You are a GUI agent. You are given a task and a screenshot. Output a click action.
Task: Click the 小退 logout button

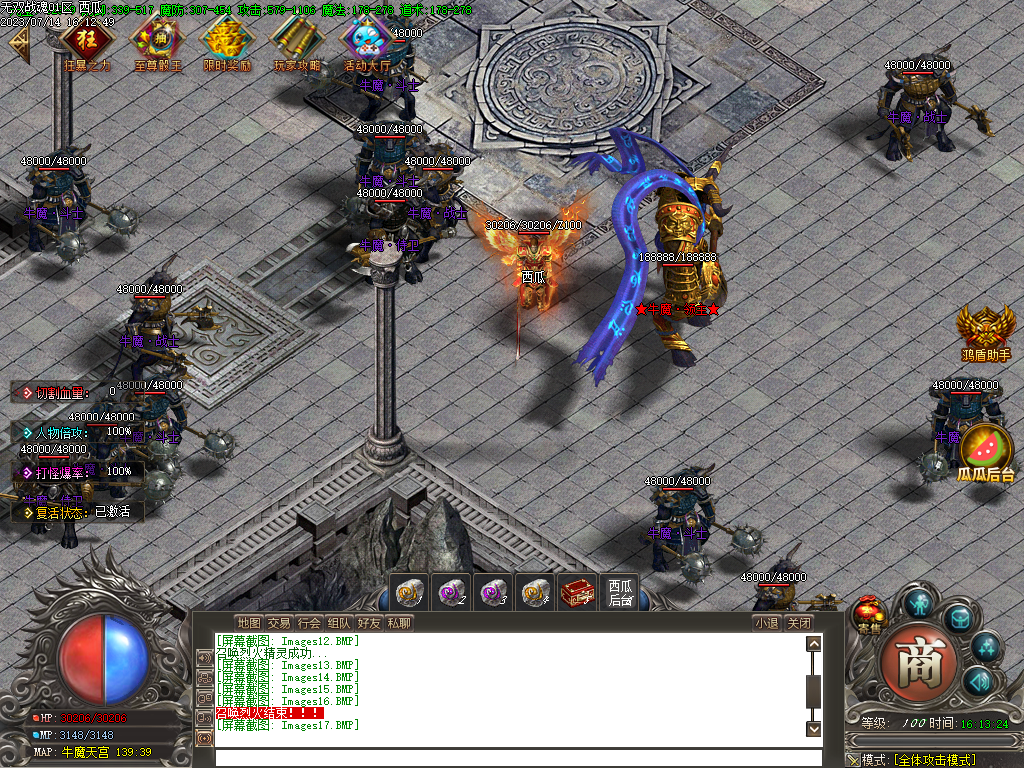point(766,623)
